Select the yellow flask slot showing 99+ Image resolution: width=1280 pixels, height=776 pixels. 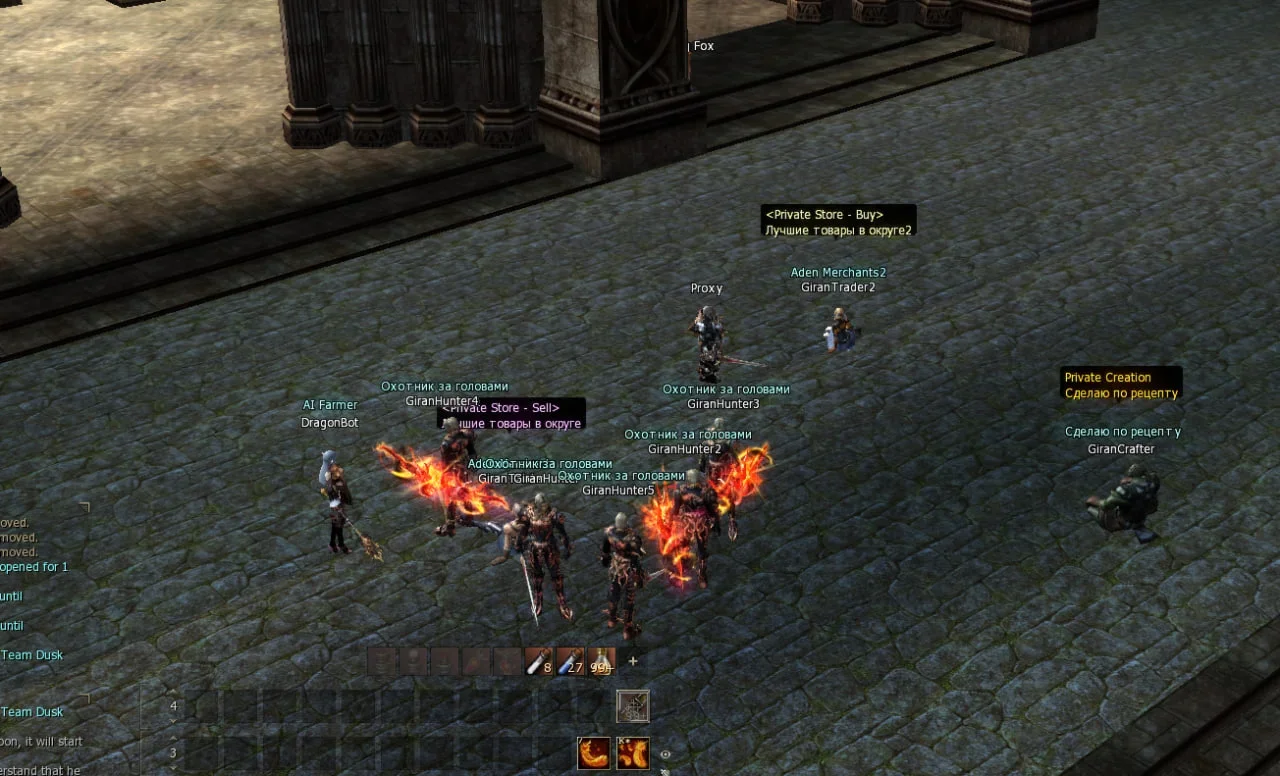601,662
